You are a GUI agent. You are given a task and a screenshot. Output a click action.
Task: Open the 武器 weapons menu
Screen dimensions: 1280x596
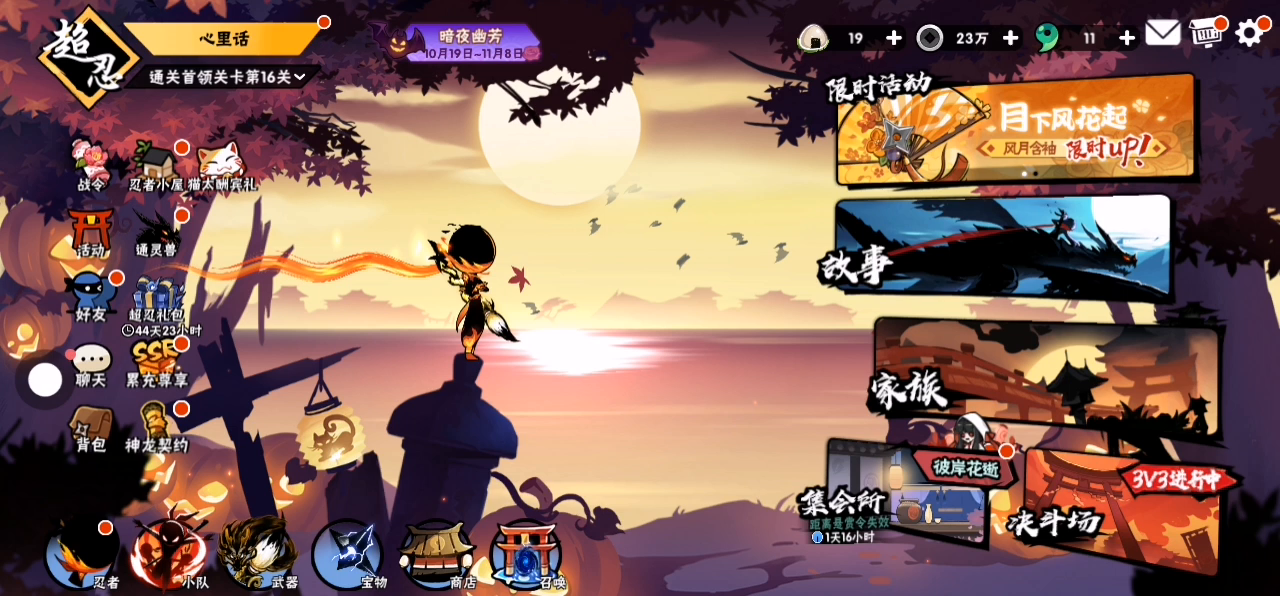[x=258, y=555]
